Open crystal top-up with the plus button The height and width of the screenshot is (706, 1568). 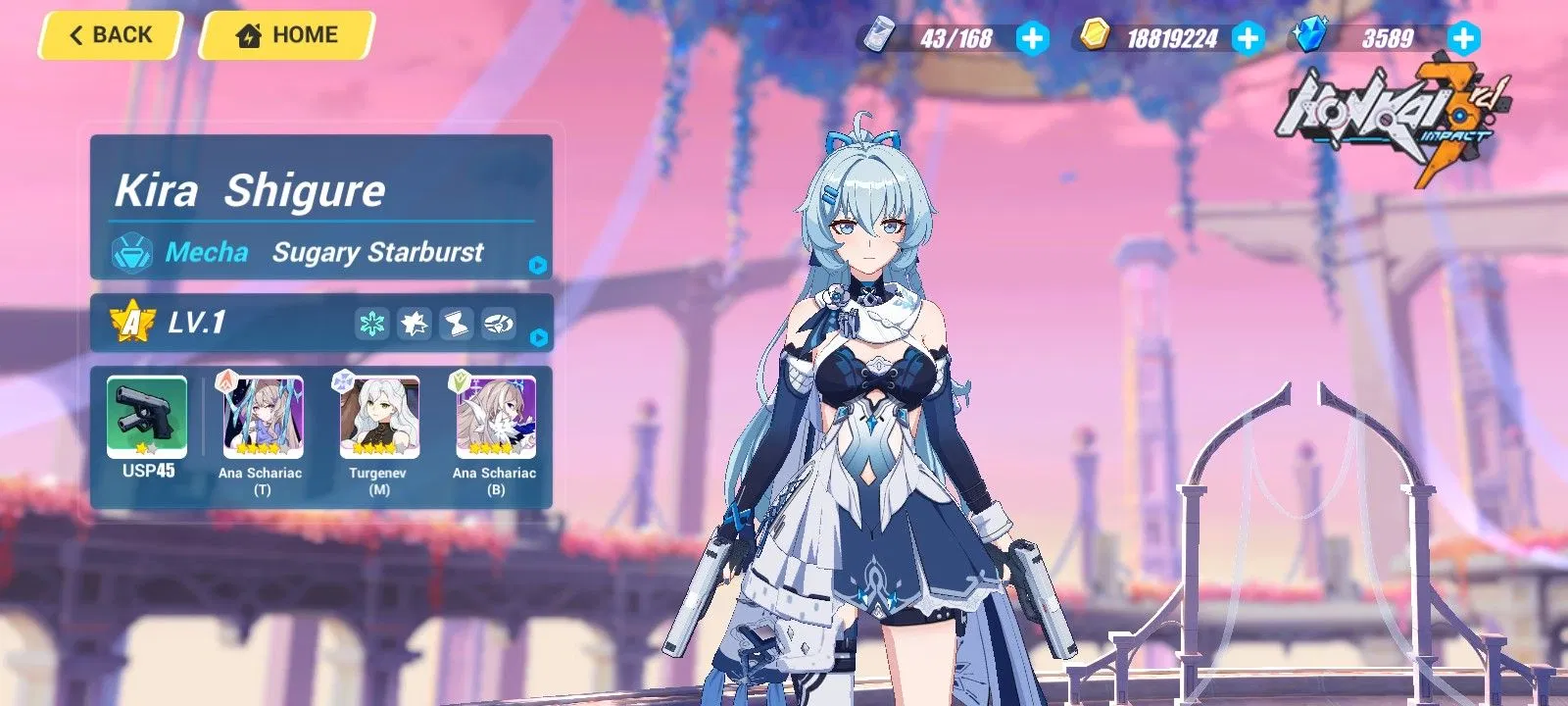1462,39
